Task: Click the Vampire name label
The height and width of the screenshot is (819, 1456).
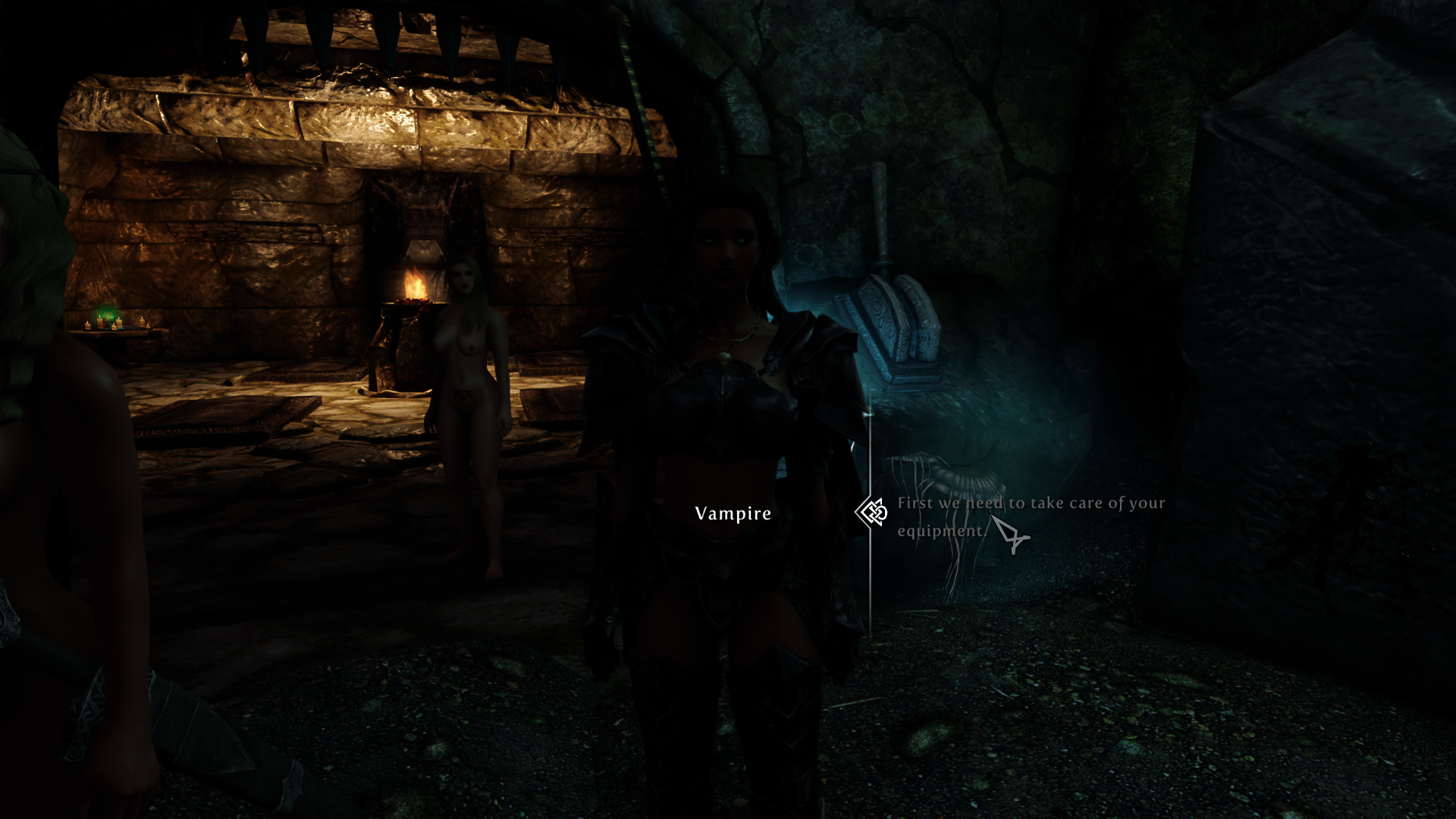Action: point(732,513)
